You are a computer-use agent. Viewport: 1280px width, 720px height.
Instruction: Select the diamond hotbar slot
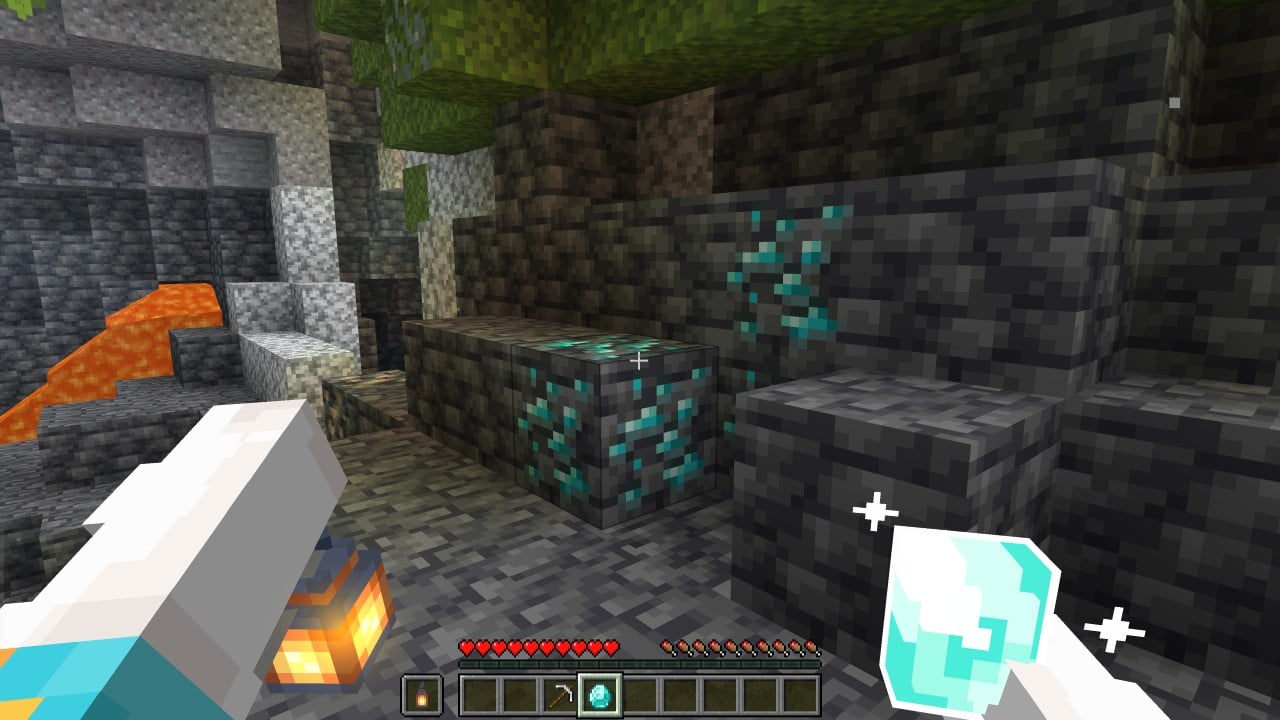coord(600,695)
